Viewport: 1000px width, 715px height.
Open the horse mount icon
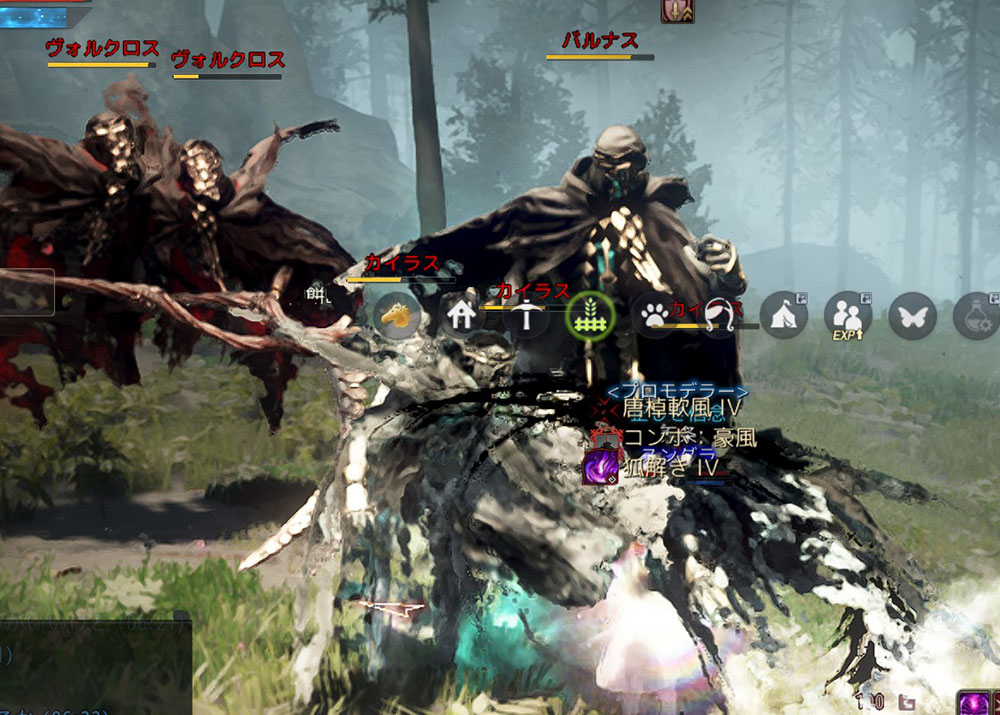tap(397, 317)
